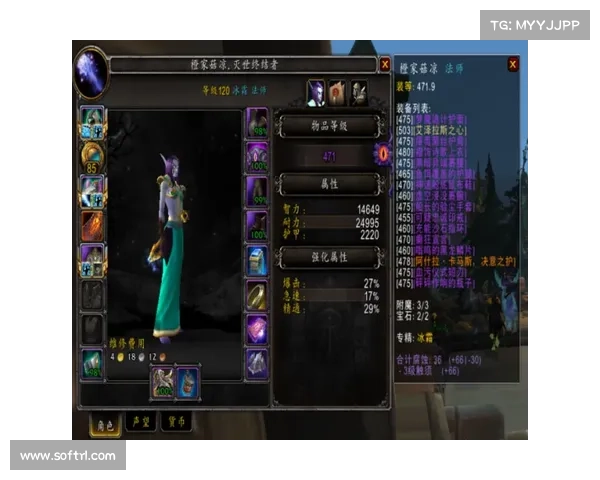
Task: Show the character stats sidebar pane
Action: point(316,93)
